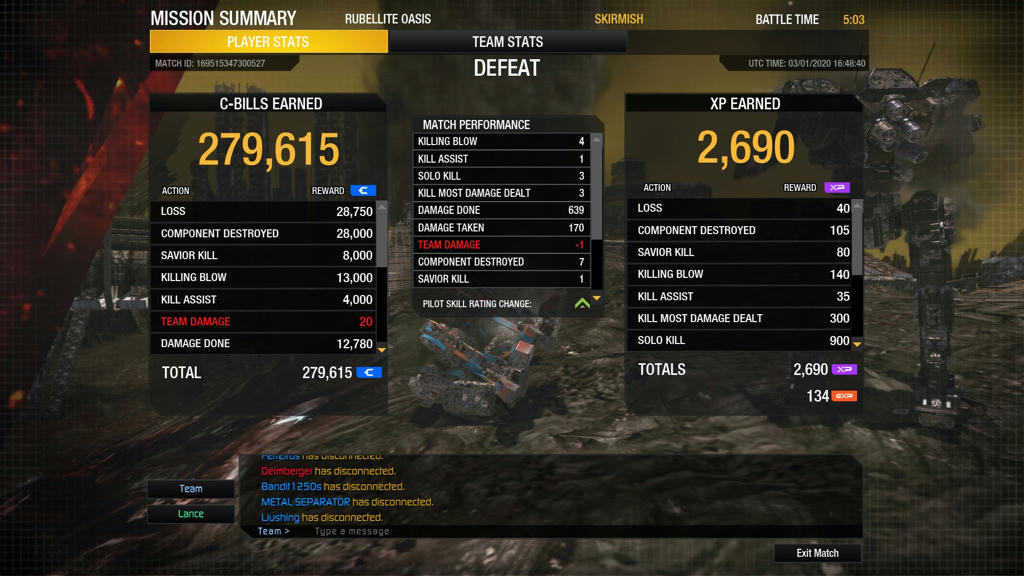Image resolution: width=1024 pixels, height=576 pixels.
Task: Select the Player Stats tab
Action: point(268,42)
